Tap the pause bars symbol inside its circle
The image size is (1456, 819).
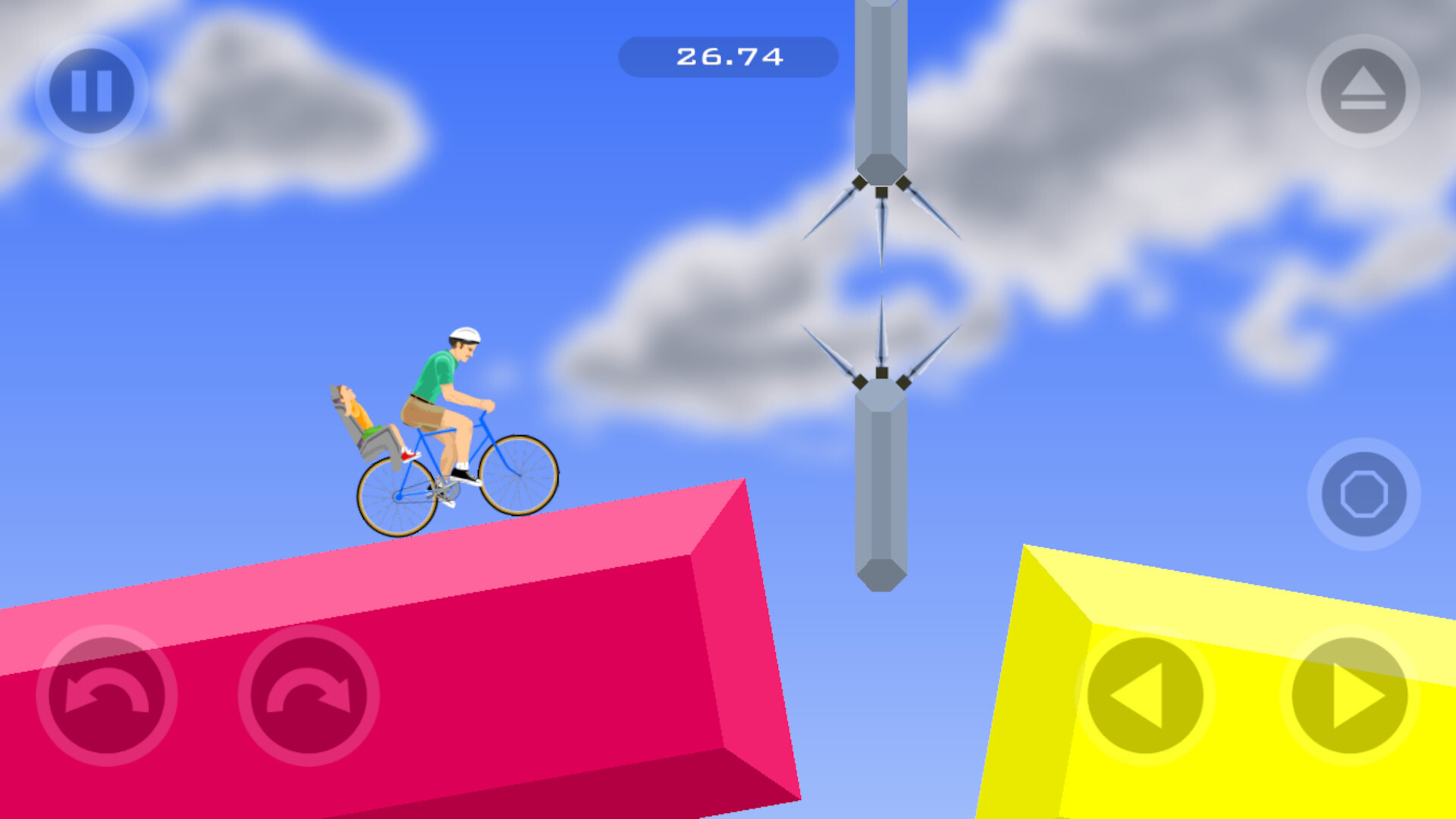[x=91, y=89]
